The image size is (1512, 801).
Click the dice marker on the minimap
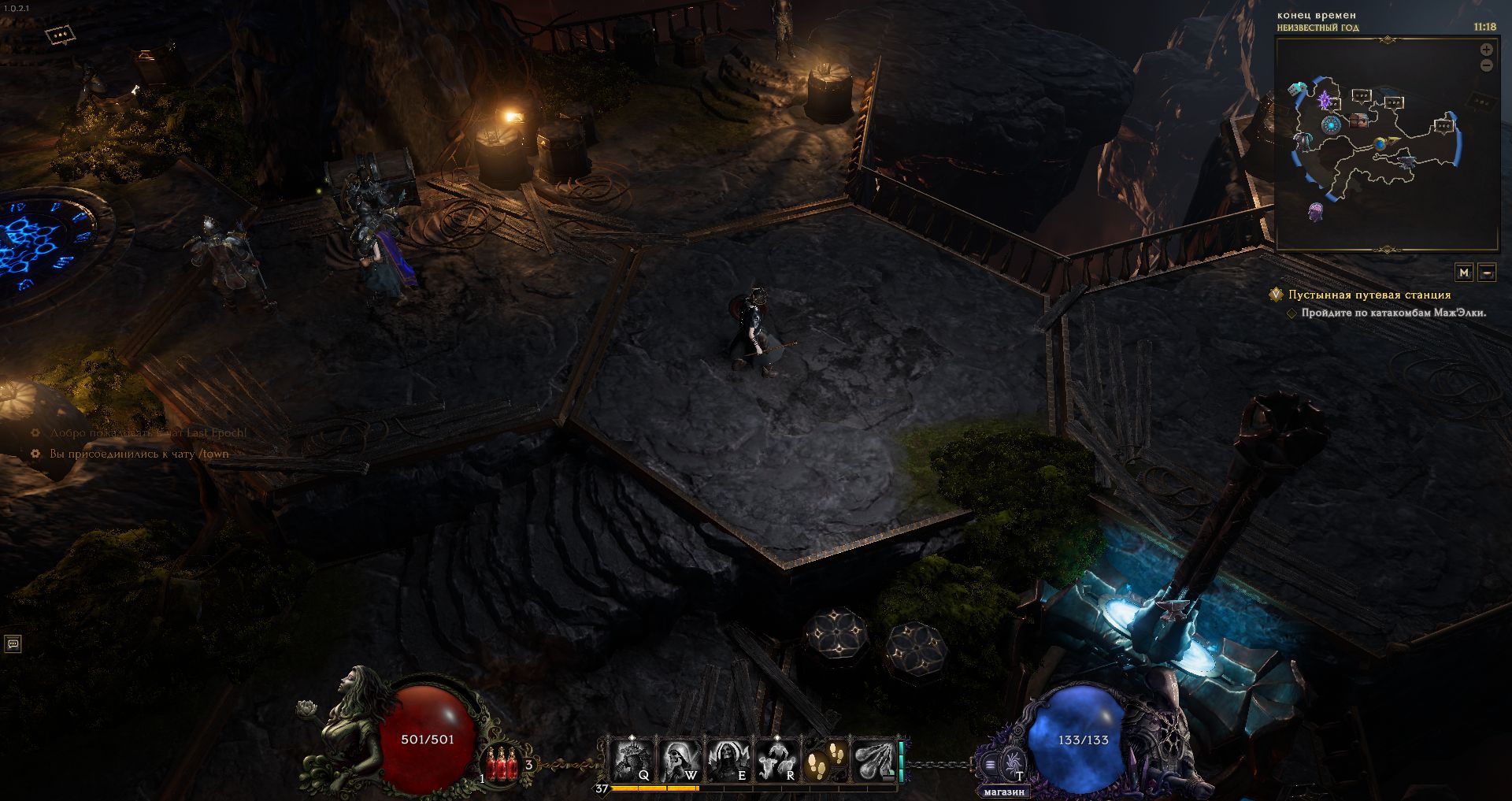(1298, 89)
